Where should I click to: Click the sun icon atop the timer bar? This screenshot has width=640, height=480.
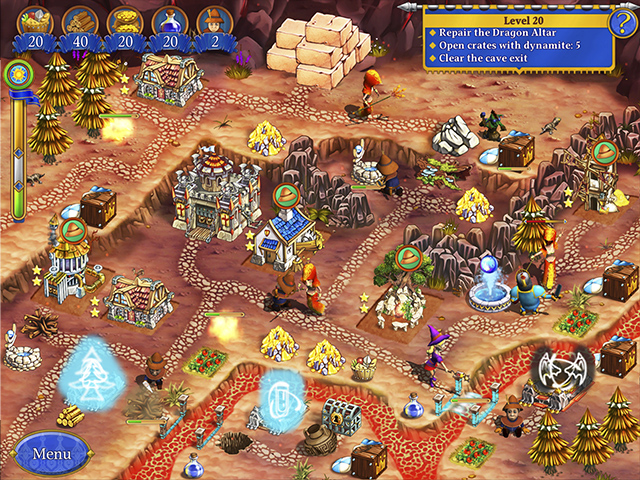pyautogui.click(x=17, y=74)
